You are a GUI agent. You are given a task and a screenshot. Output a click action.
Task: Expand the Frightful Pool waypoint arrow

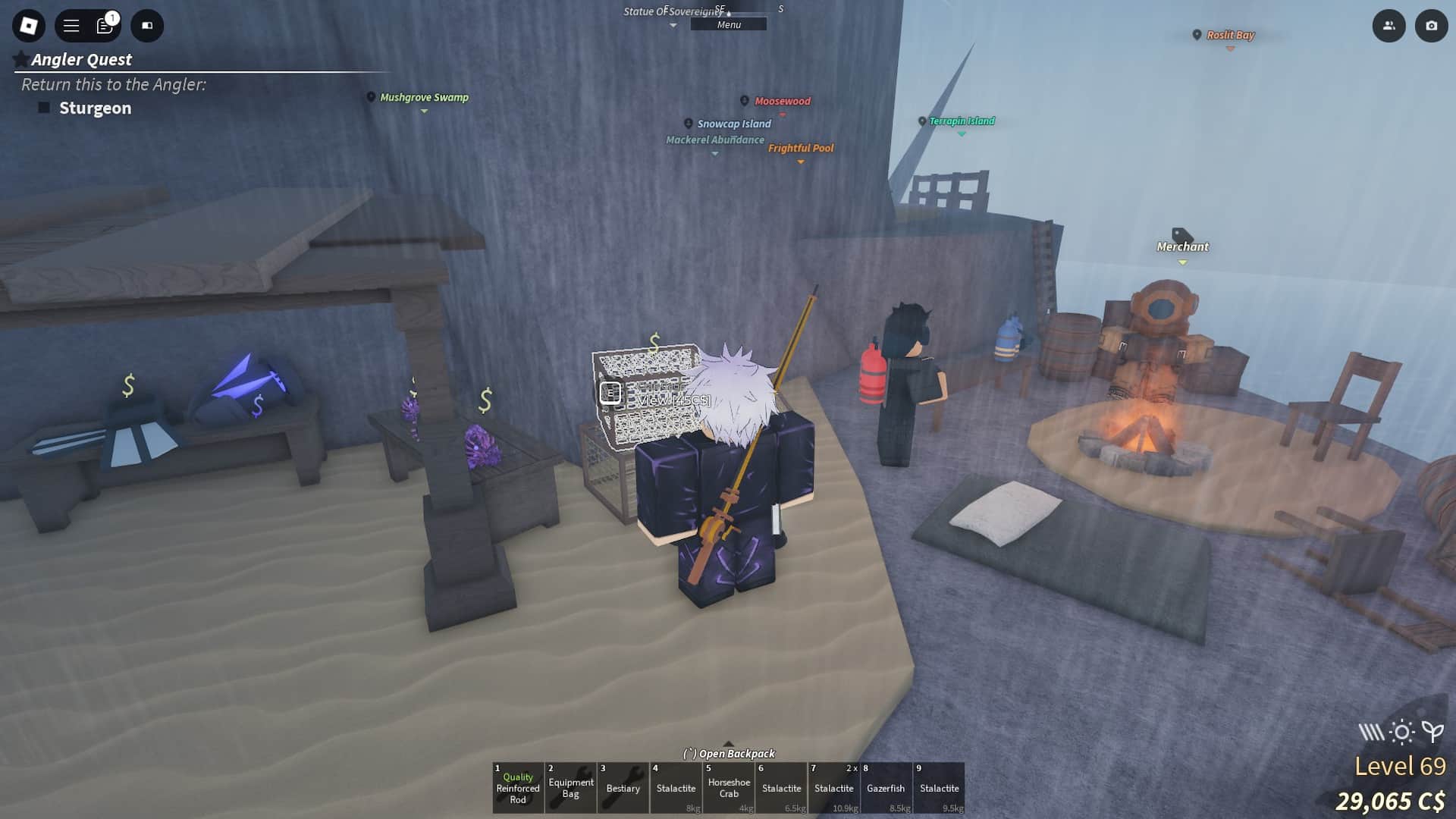[801, 162]
